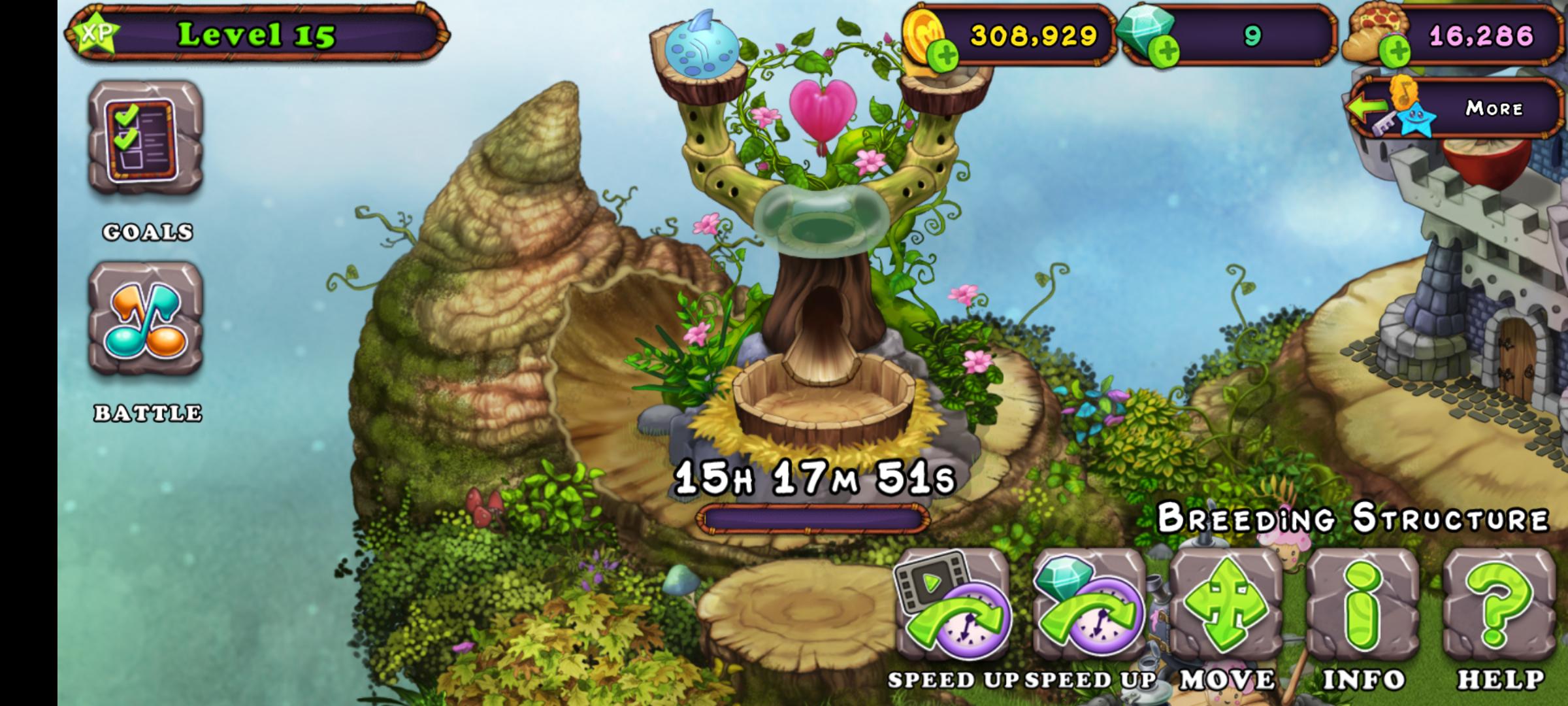Show Breeding Structure info

pos(1363,605)
